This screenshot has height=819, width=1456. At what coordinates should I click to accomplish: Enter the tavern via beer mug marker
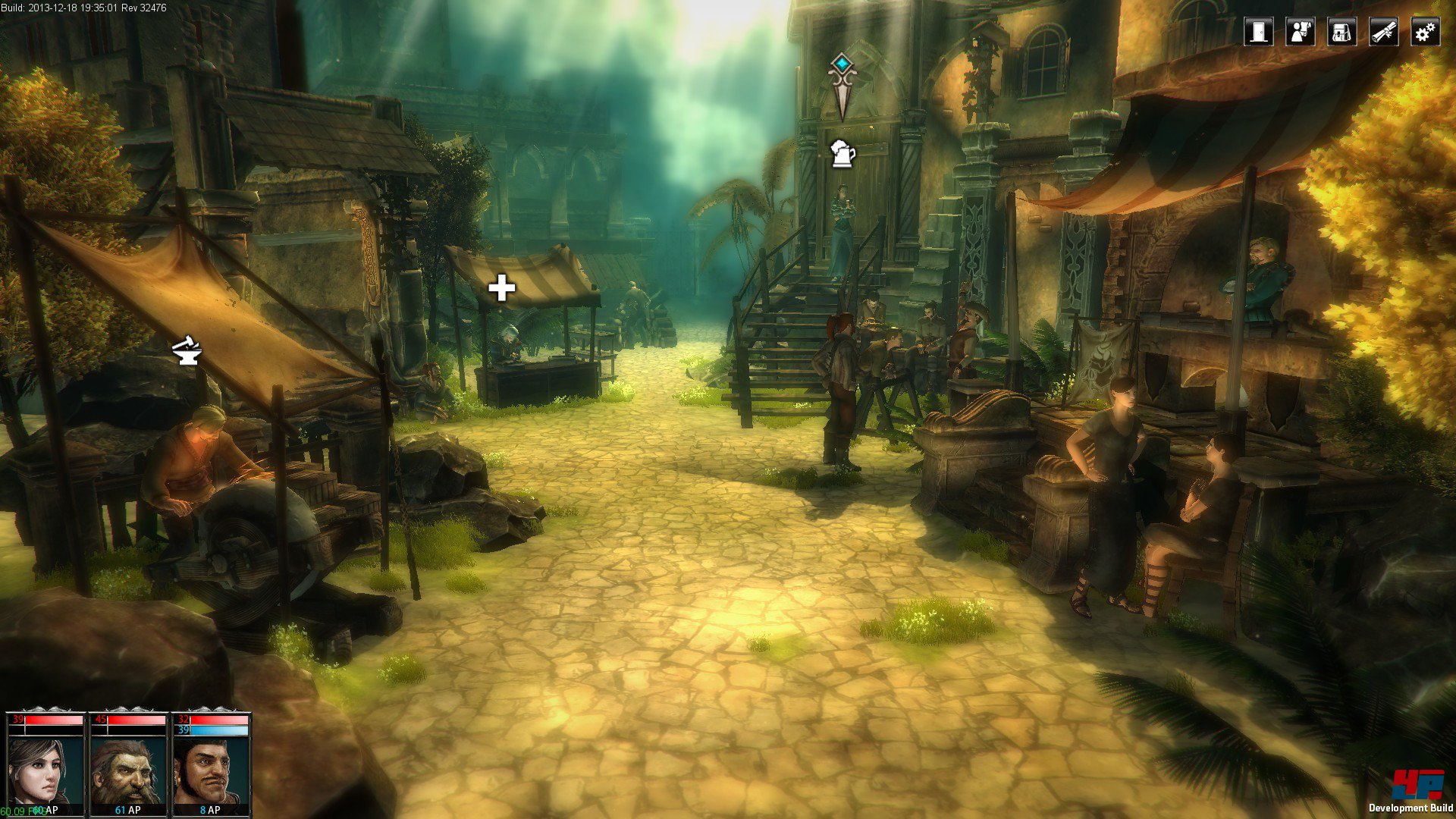(x=843, y=154)
